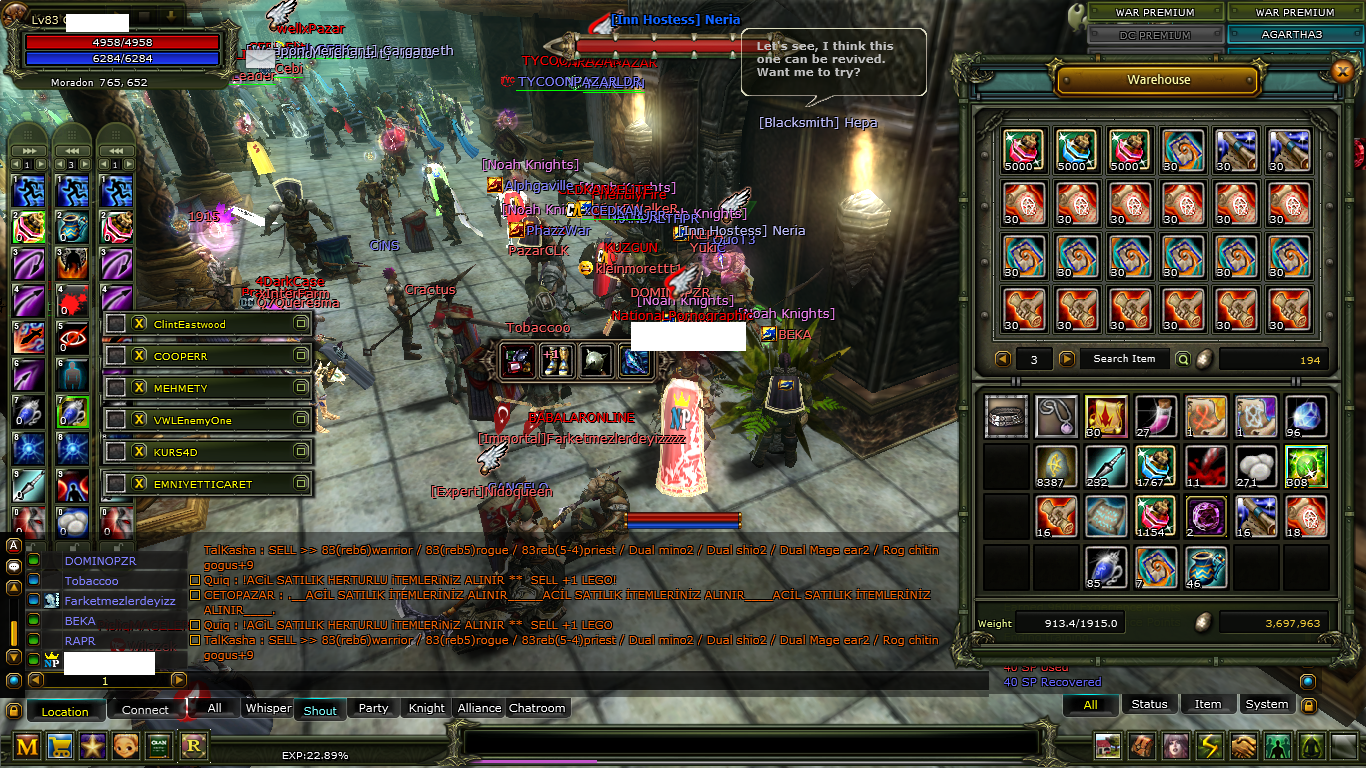Open the shopping cart store icon
Screen dimensions: 1366x768
[61, 745]
